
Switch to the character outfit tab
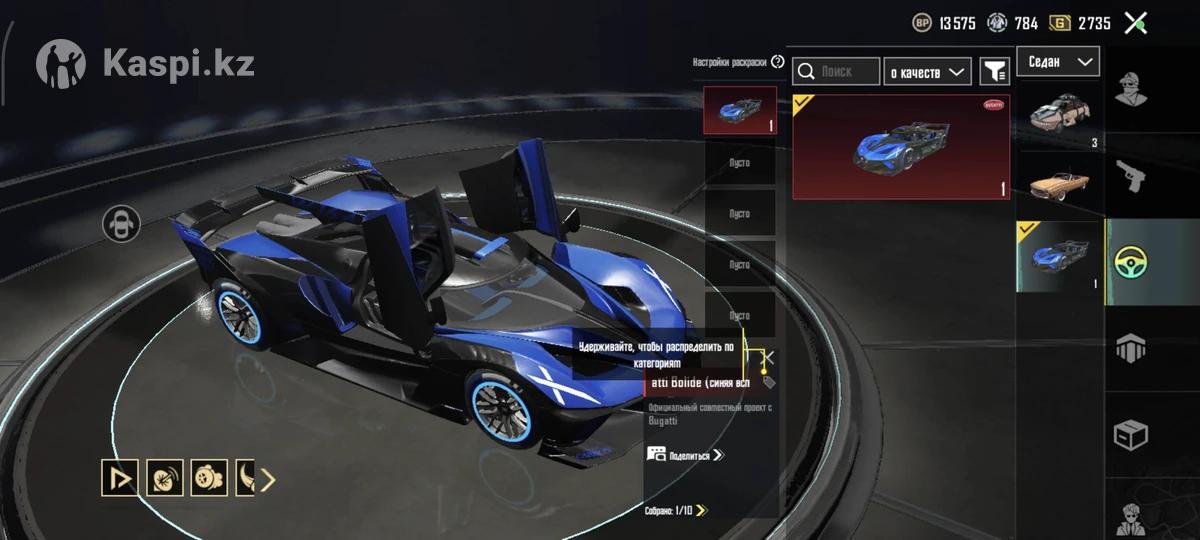(1131, 89)
